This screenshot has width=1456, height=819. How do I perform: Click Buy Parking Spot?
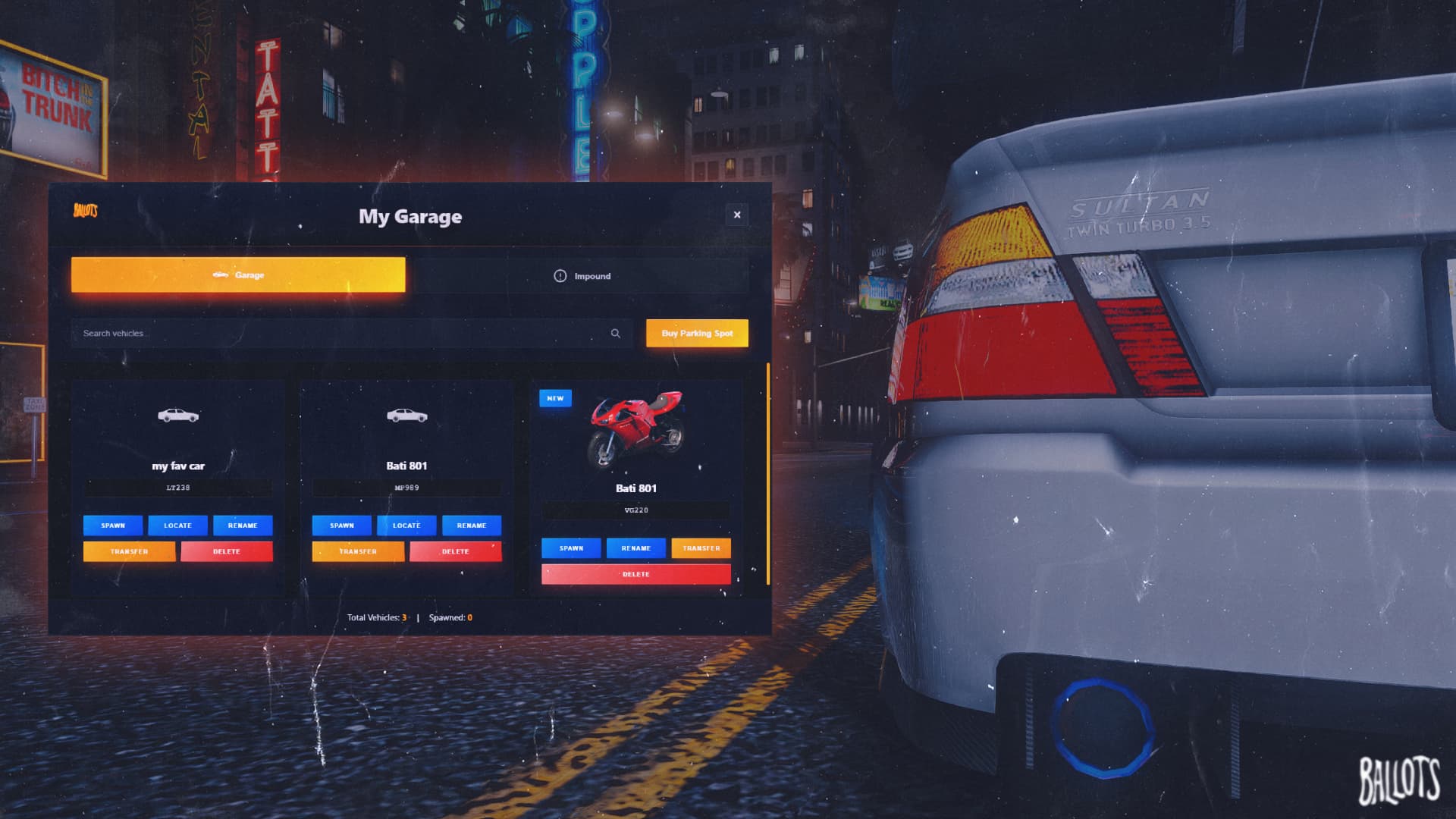point(696,333)
